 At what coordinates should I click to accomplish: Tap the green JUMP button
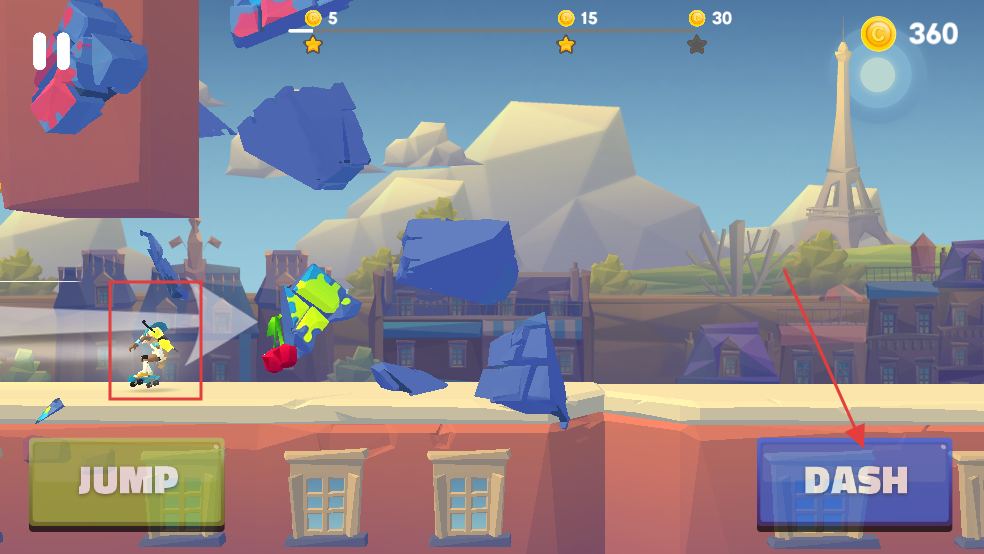[x=127, y=482]
